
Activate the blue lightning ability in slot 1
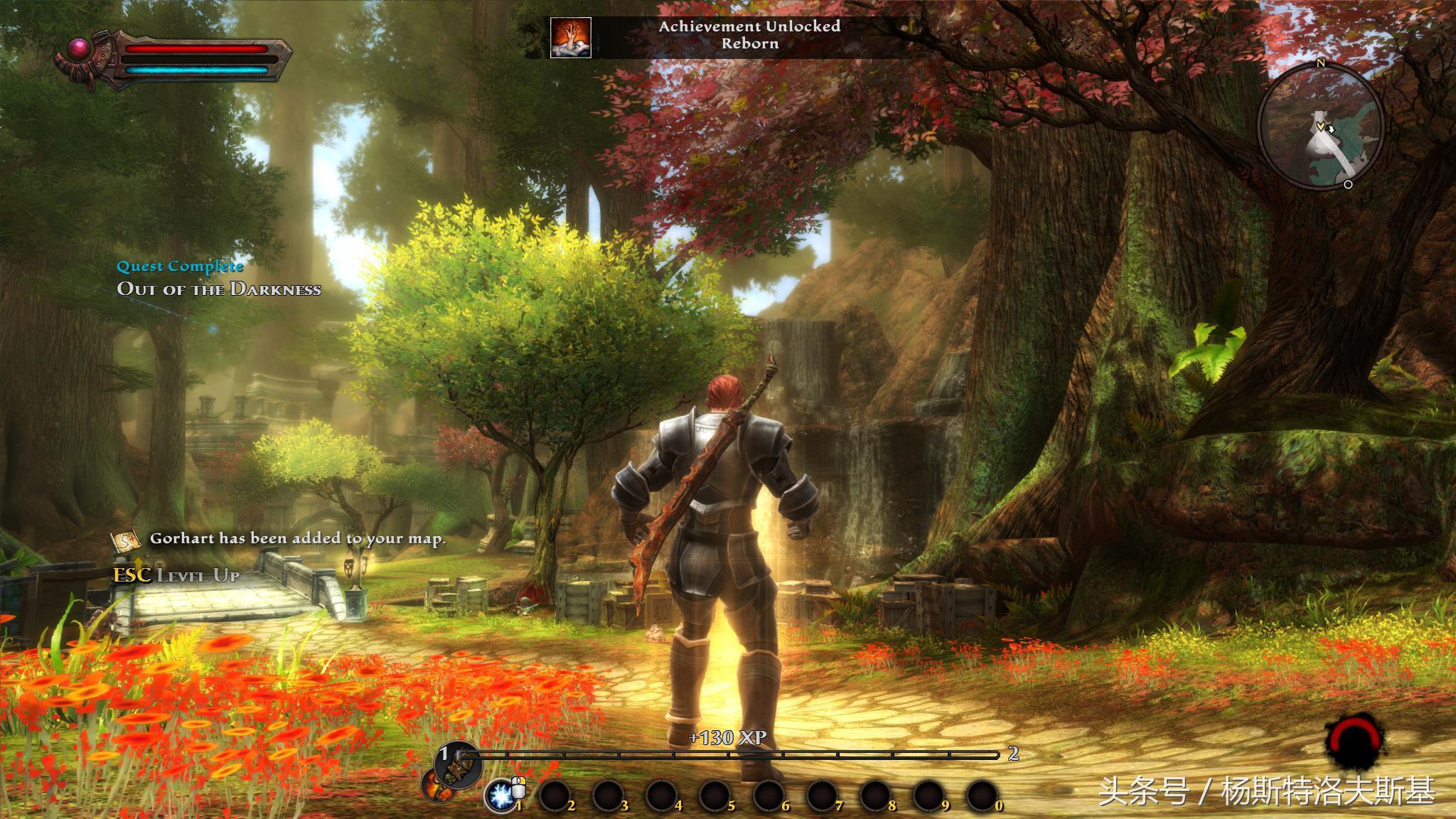point(500,795)
